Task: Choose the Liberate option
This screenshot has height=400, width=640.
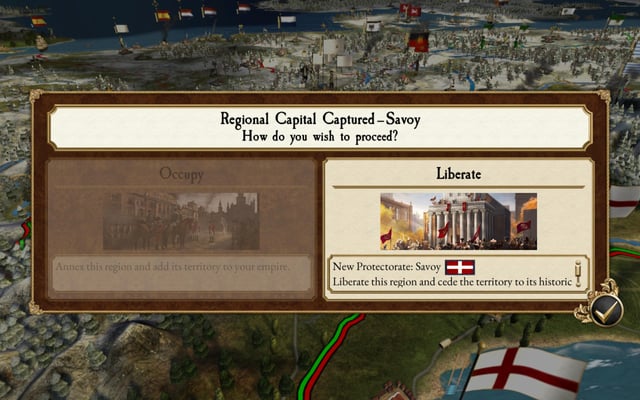Action: 458,173
